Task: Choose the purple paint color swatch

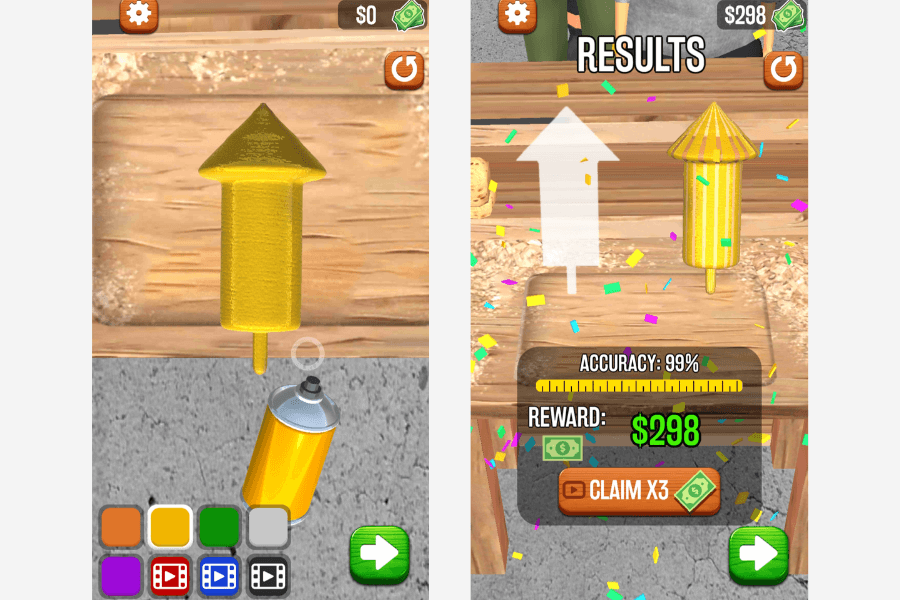Action: (x=121, y=575)
